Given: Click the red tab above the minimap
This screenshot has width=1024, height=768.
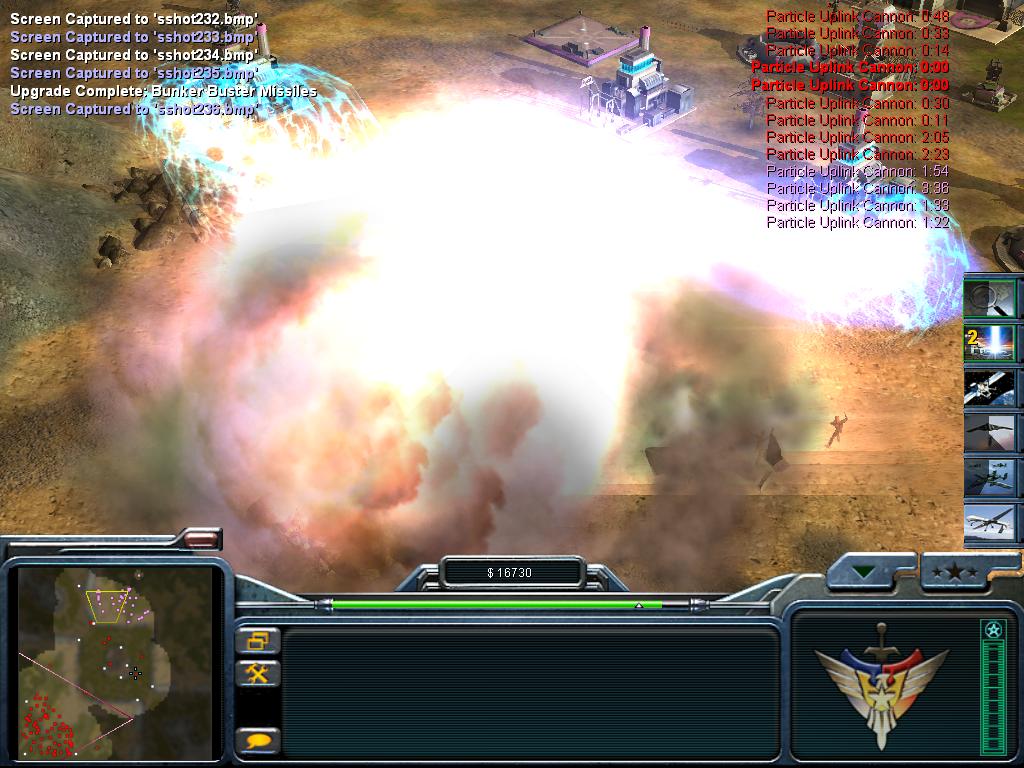Looking at the screenshot, I should coord(201,540).
